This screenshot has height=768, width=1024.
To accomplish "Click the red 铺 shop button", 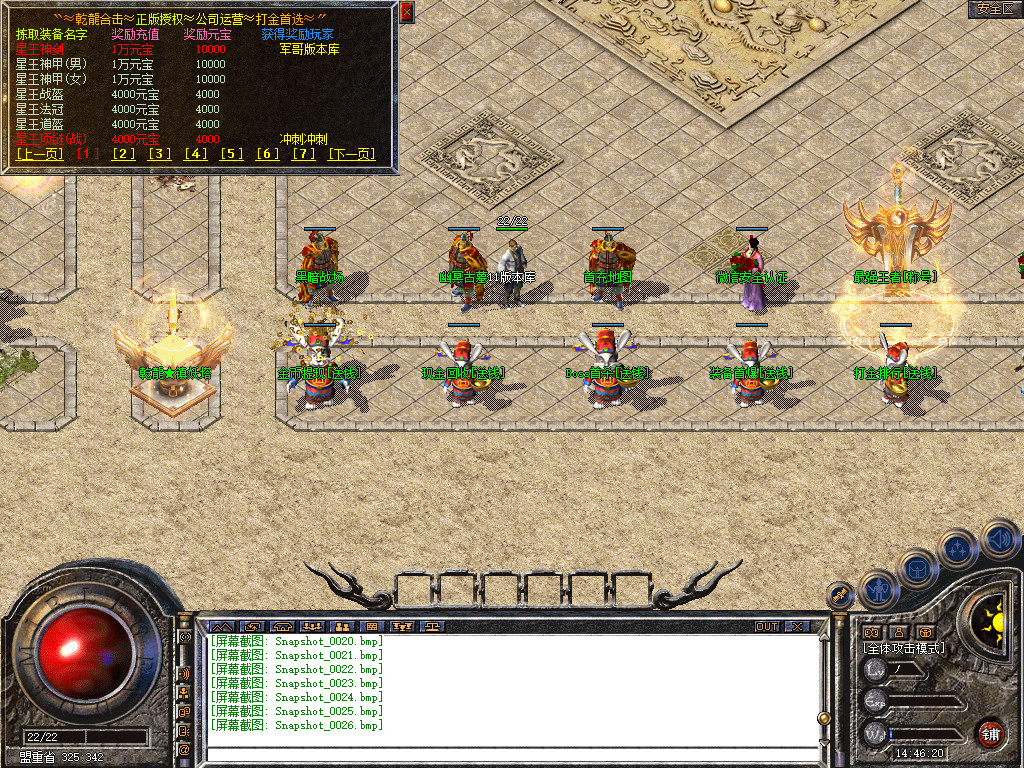I will tap(990, 732).
